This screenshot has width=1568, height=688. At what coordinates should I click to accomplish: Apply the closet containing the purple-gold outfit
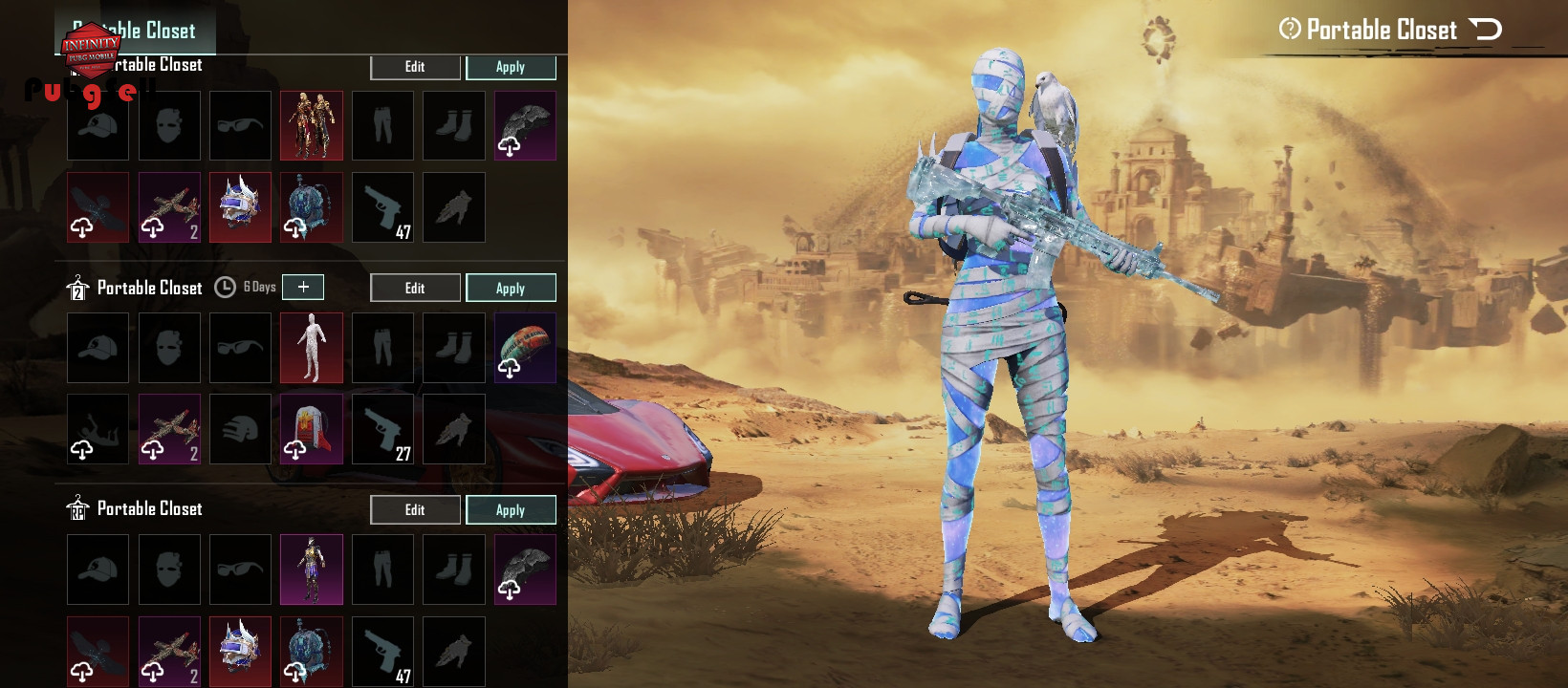tap(511, 509)
